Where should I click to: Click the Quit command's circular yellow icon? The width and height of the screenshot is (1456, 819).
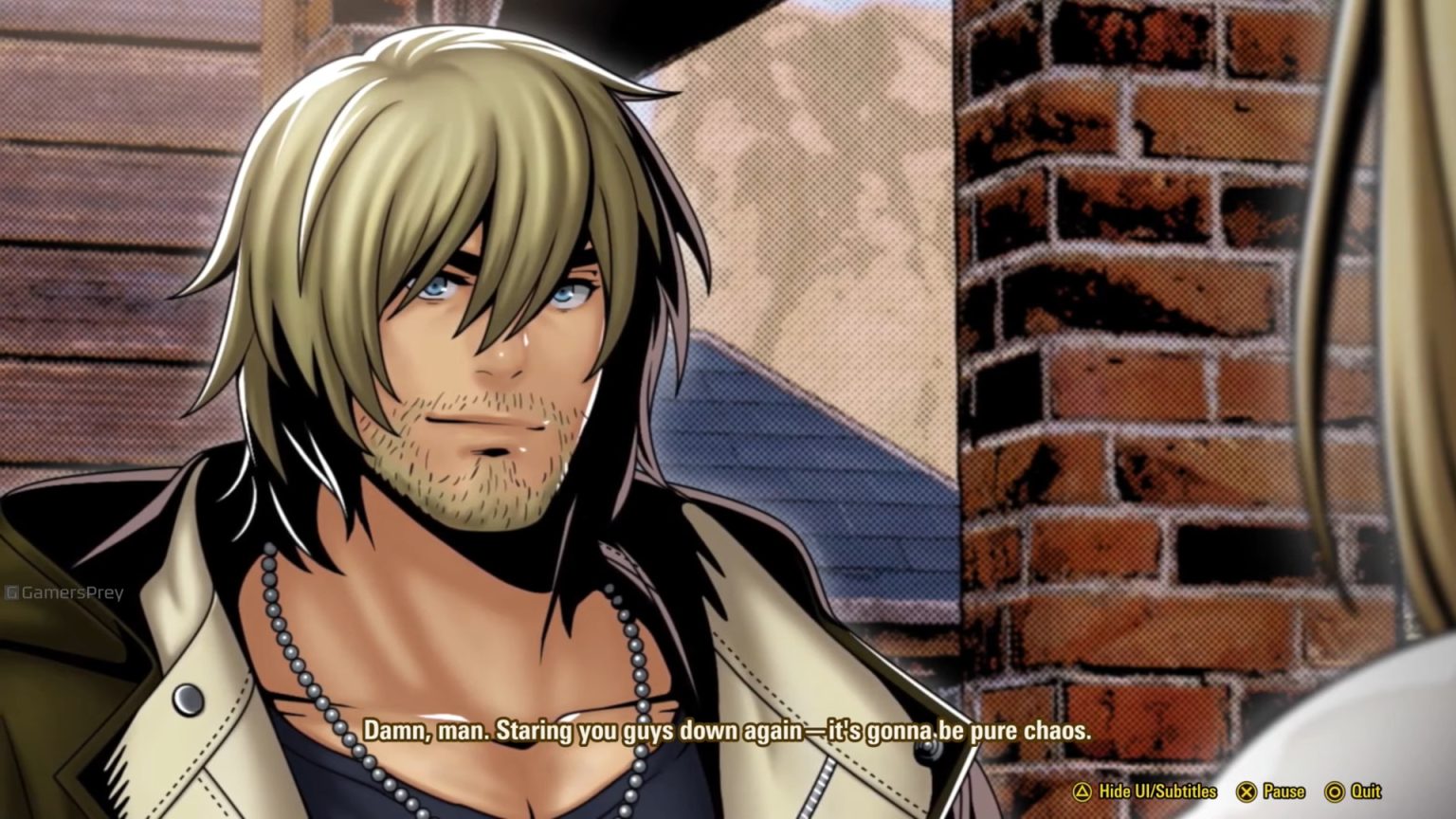click(x=1337, y=790)
